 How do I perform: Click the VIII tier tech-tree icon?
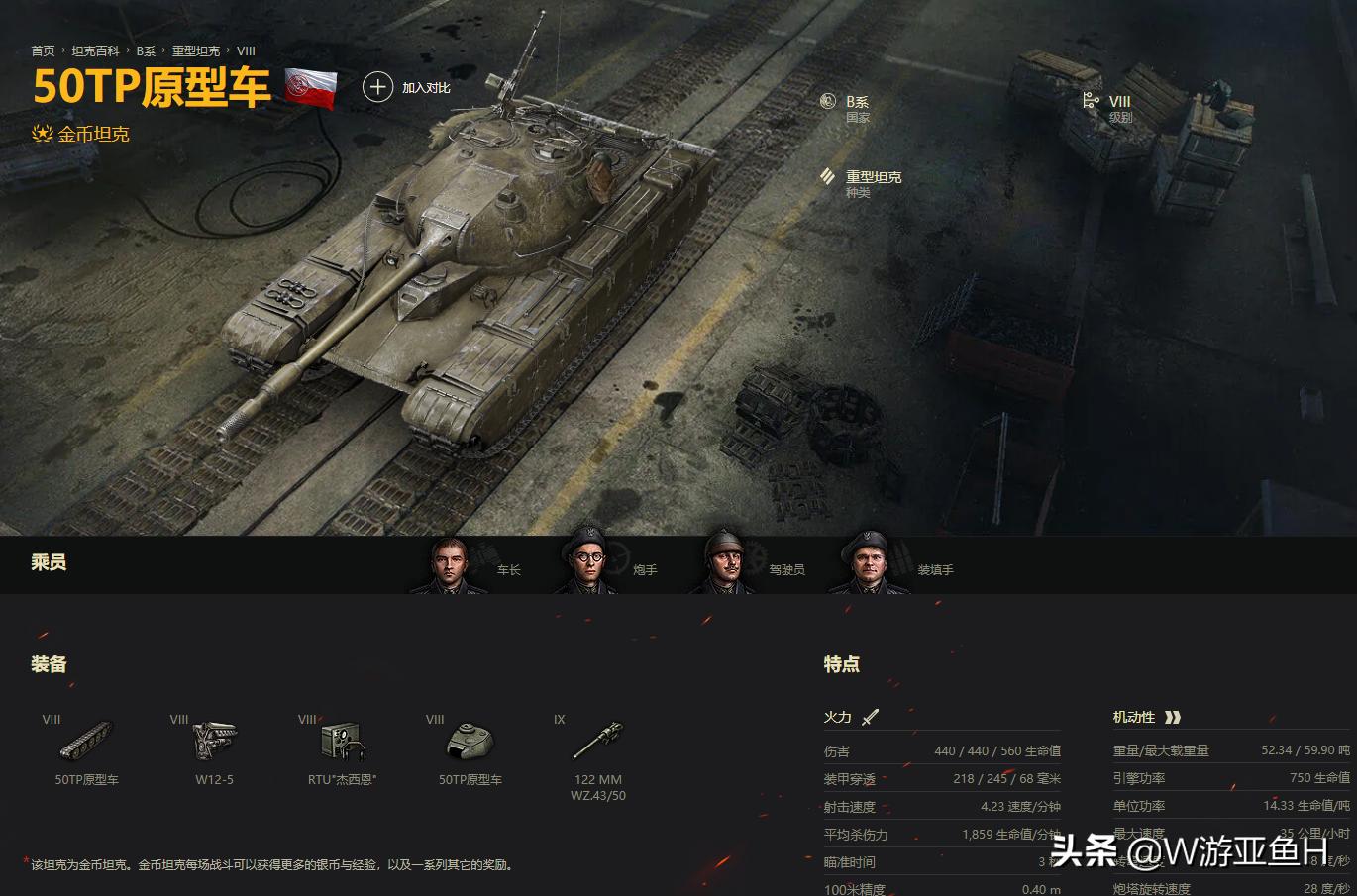(1090, 101)
